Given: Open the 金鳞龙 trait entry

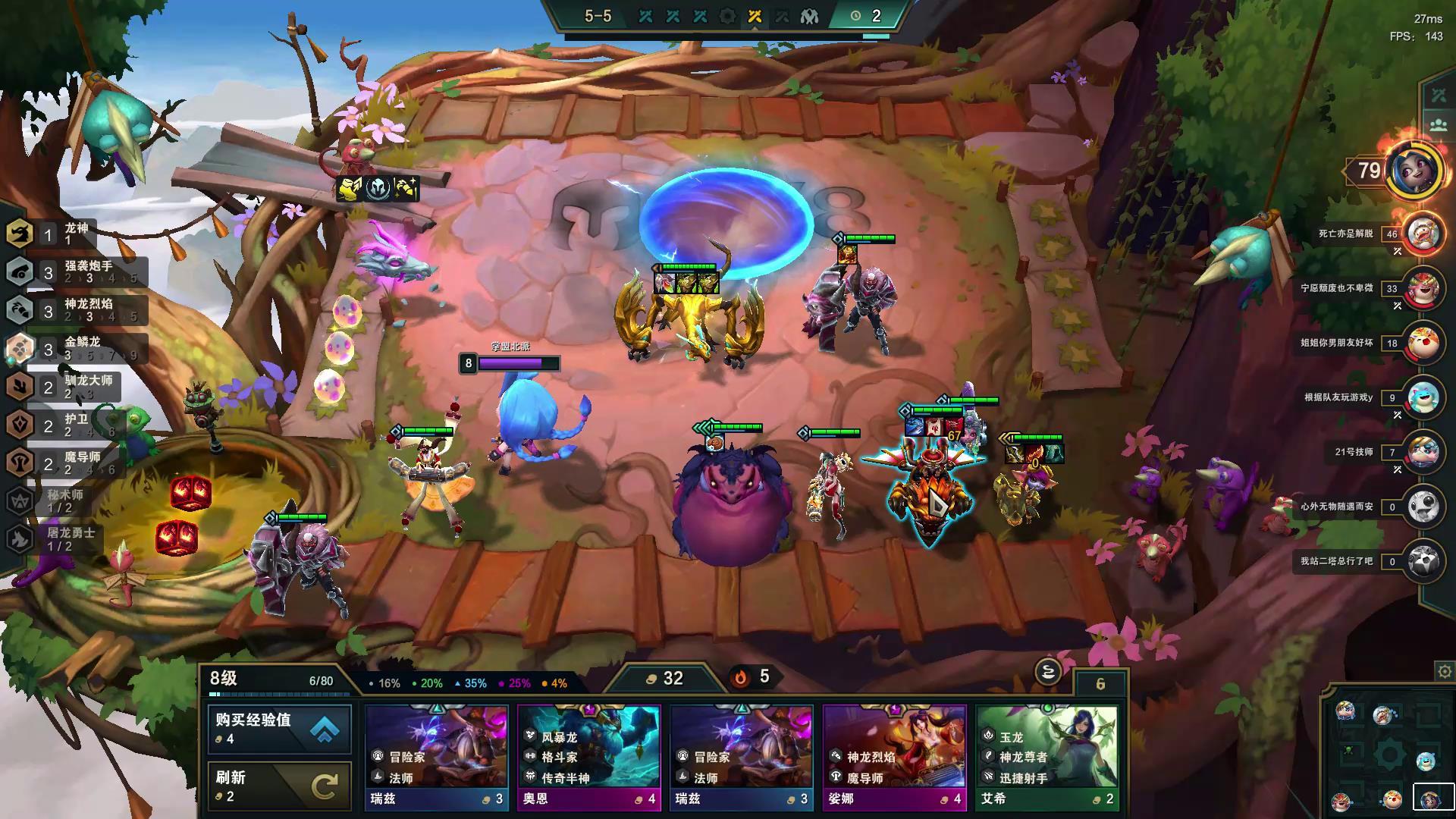Looking at the screenshot, I should [76, 348].
